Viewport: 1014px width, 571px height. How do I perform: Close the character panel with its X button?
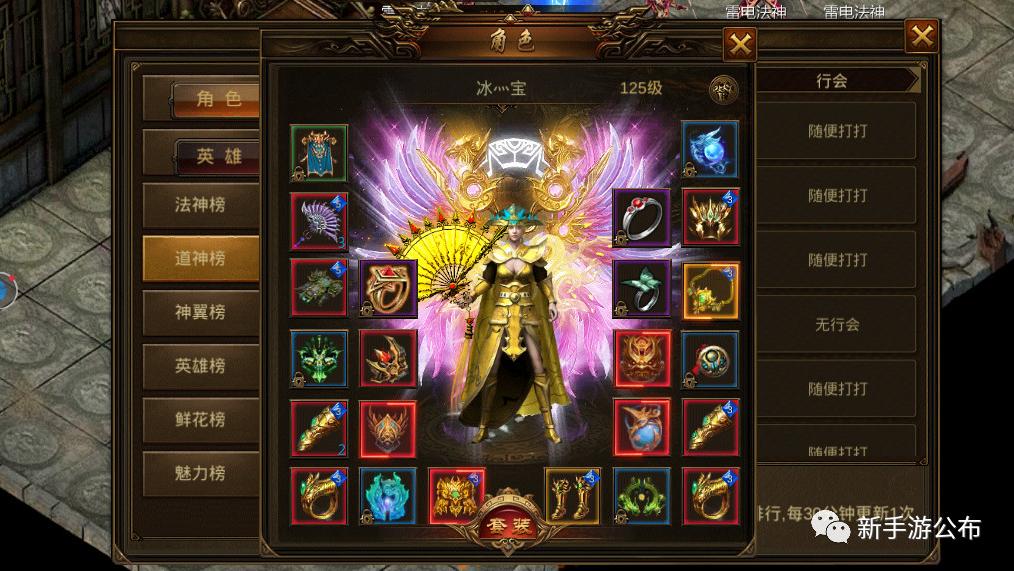(x=740, y=45)
